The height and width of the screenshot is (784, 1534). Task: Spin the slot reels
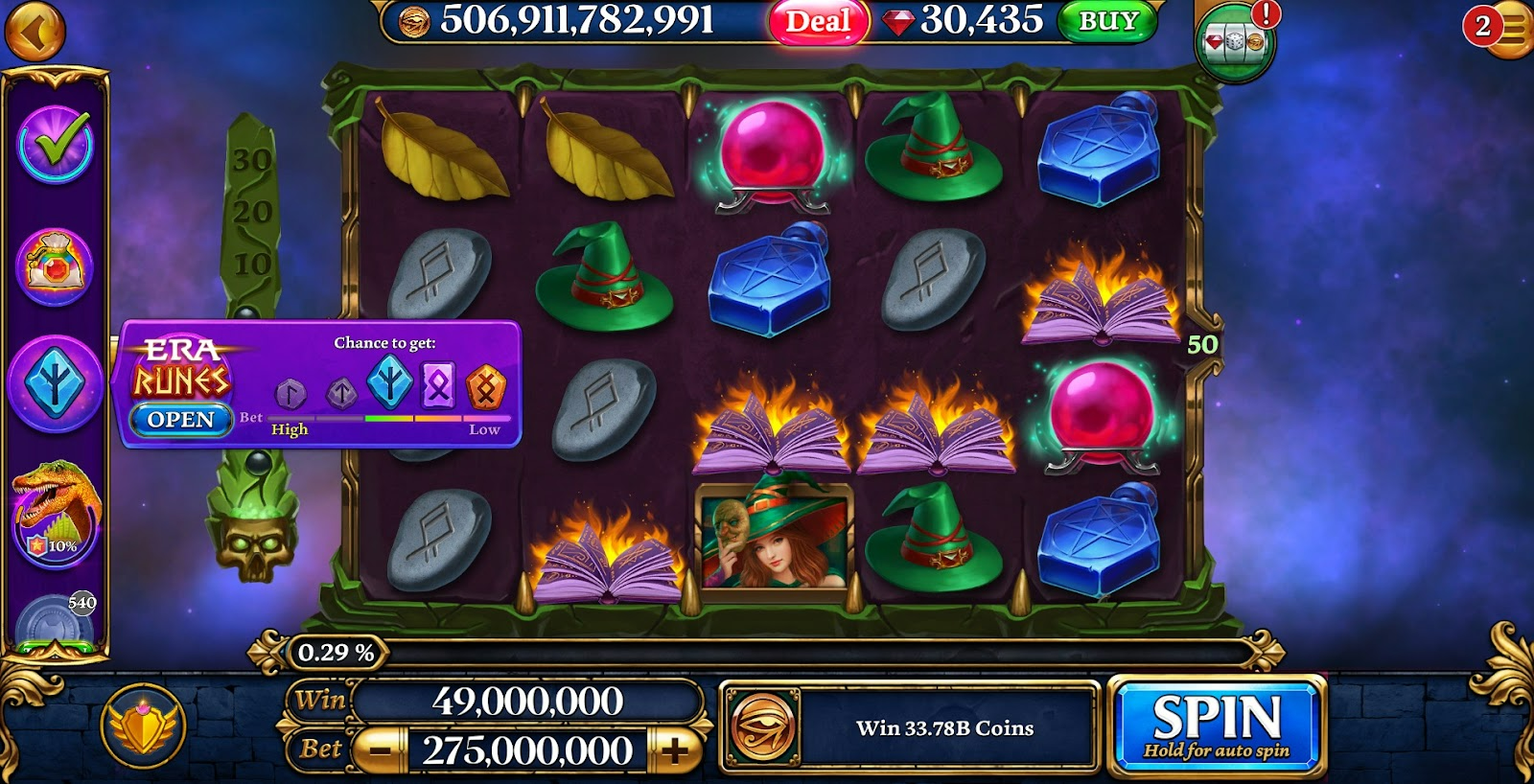click(x=1216, y=726)
